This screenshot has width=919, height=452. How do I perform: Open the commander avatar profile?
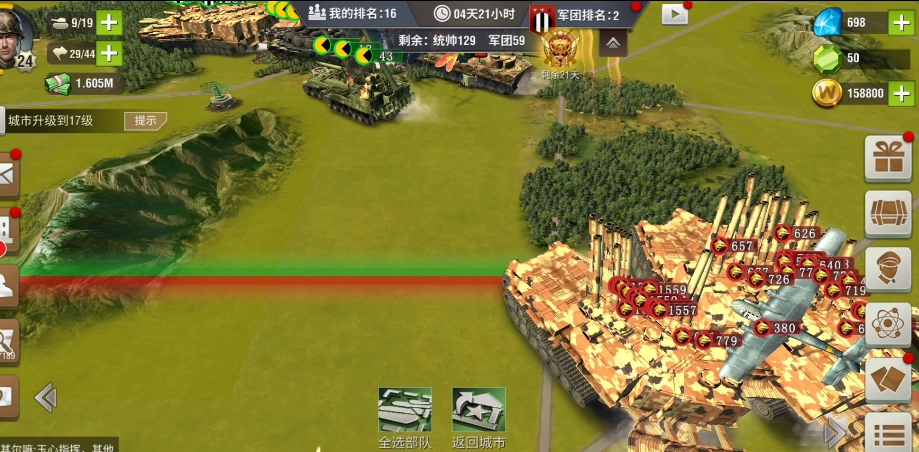coord(17,40)
